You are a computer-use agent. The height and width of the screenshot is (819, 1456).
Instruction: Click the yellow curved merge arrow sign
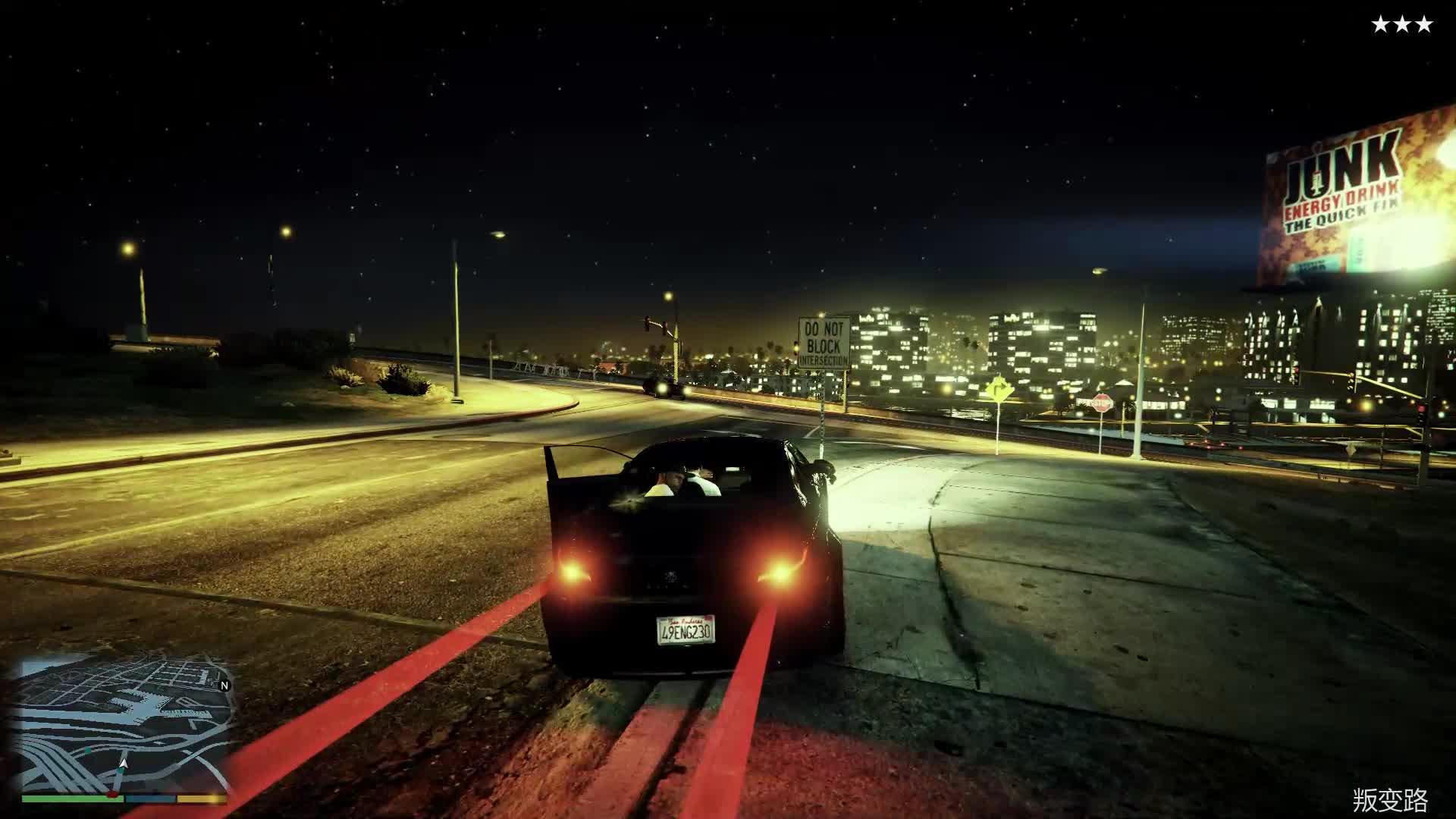[x=999, y=388]
